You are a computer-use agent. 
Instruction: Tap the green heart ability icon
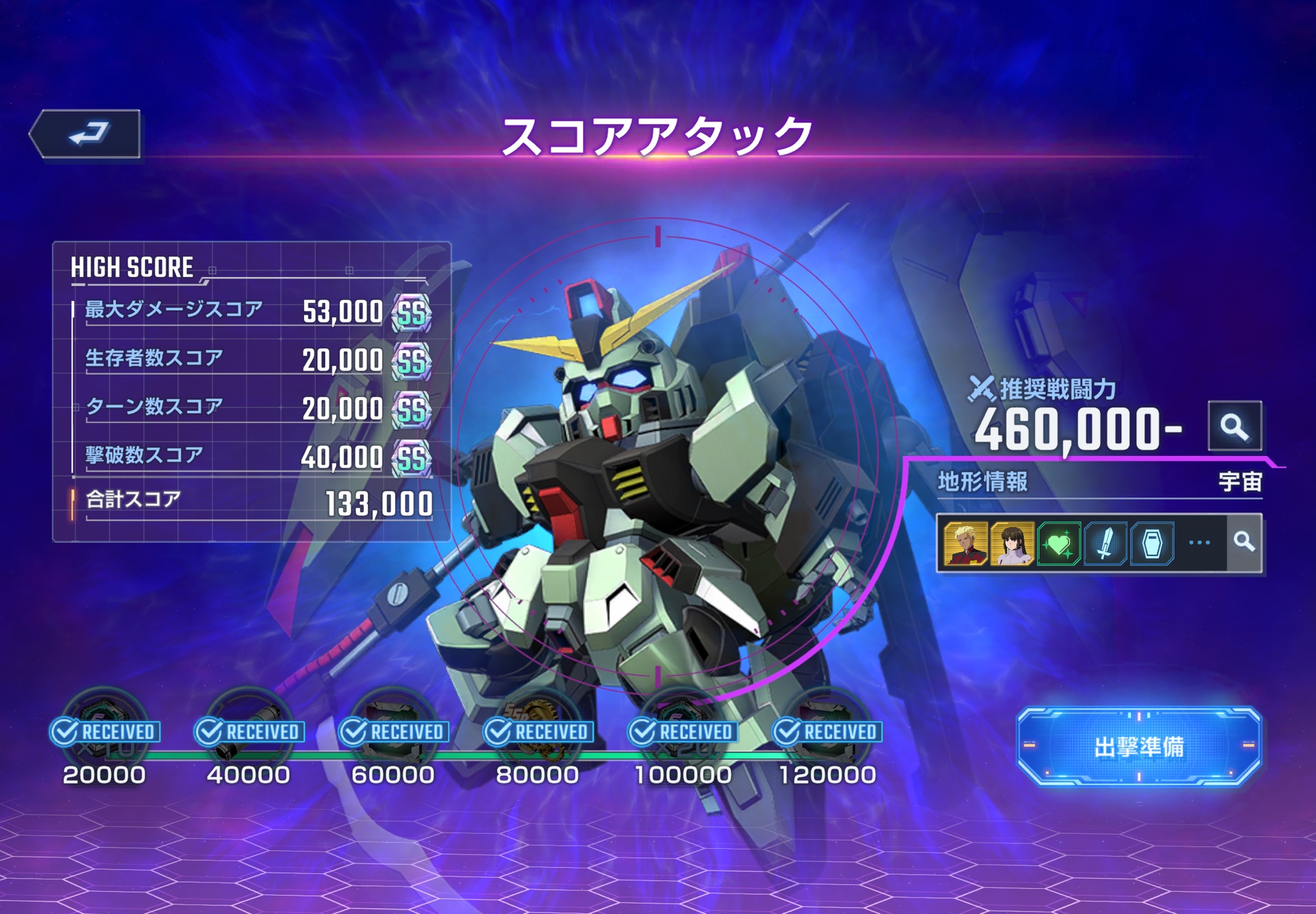click(x=1059, y=544)
